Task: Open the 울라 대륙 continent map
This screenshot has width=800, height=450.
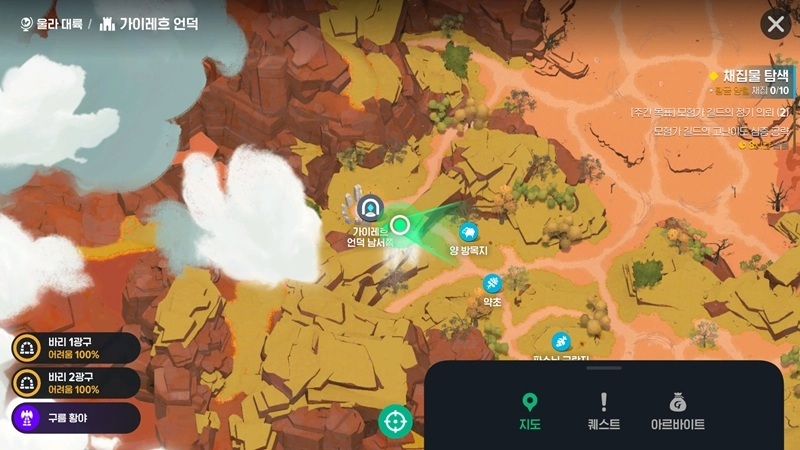Action: pyautogui.click(x=52, y=23)
